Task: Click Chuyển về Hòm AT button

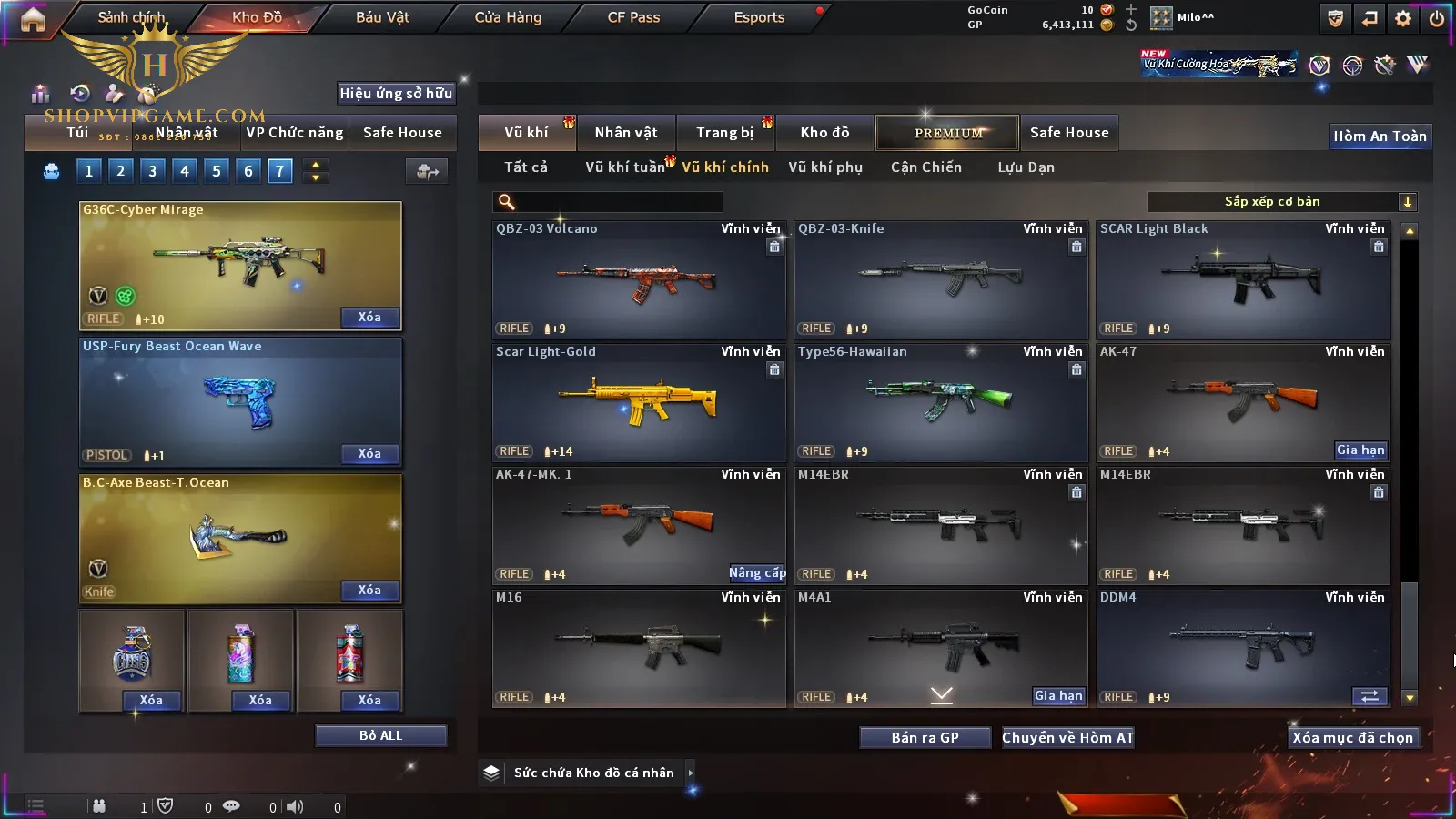Action: (1068, 738)
